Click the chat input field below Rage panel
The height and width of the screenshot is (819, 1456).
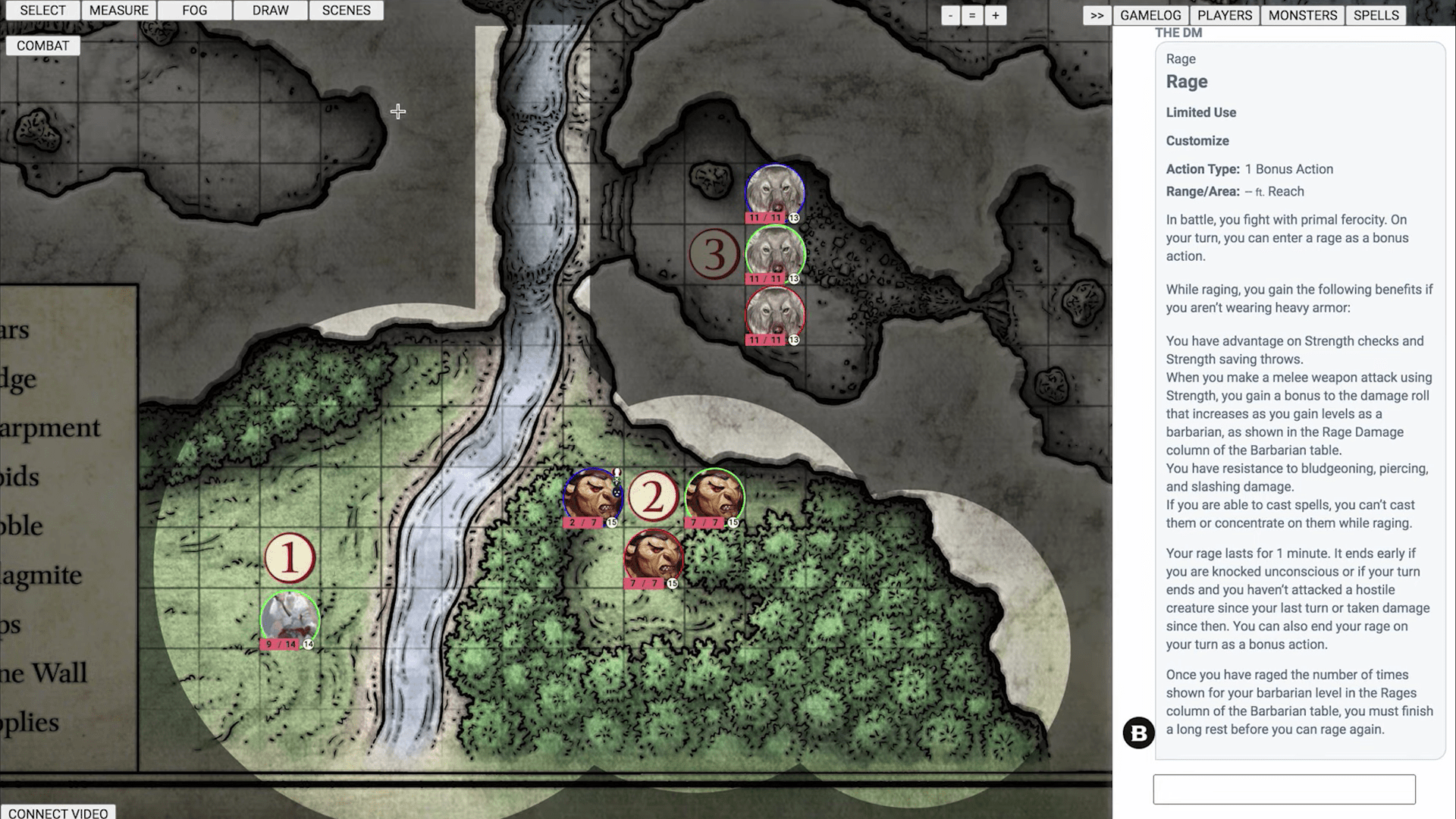(x=1284, y=789)
